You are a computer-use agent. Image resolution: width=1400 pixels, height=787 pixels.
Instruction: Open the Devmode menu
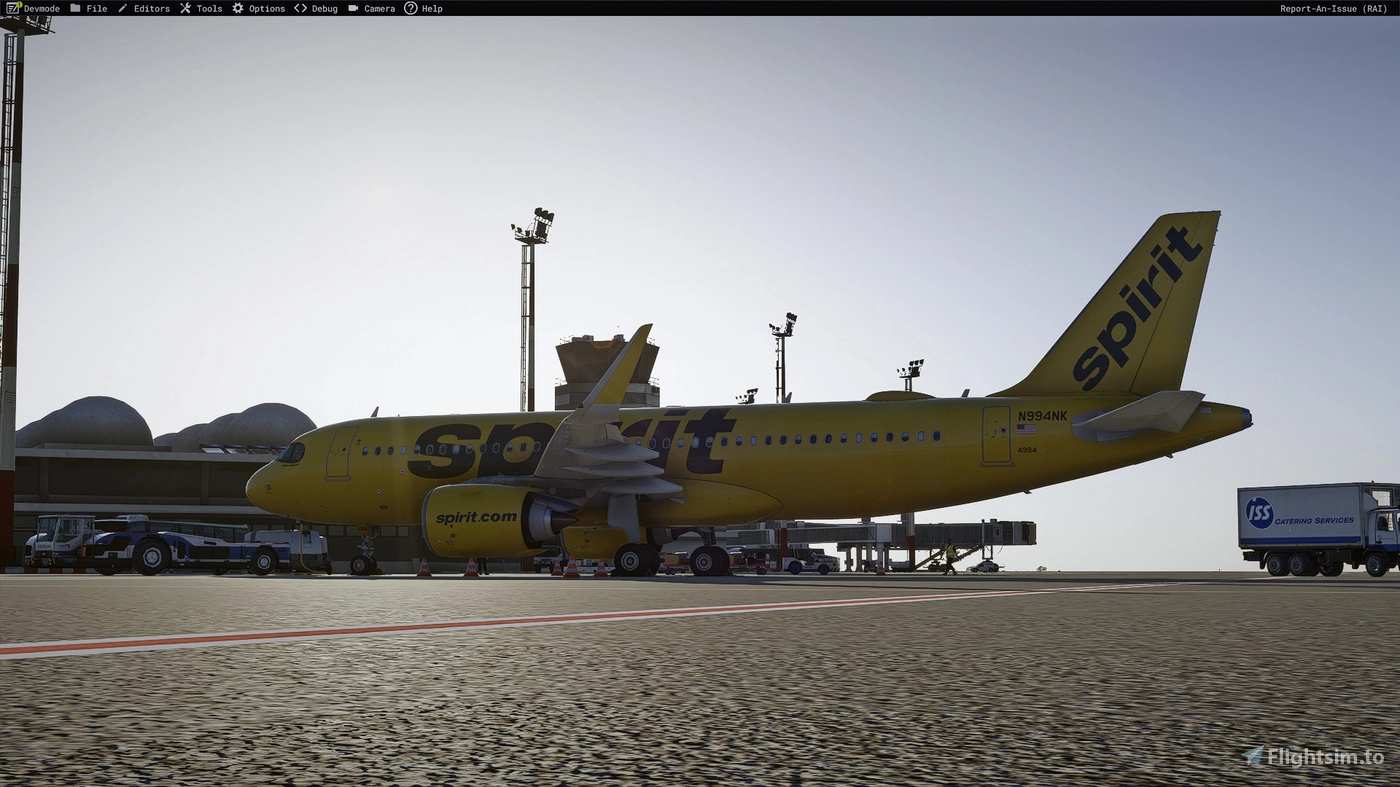[x=40, y=8]
